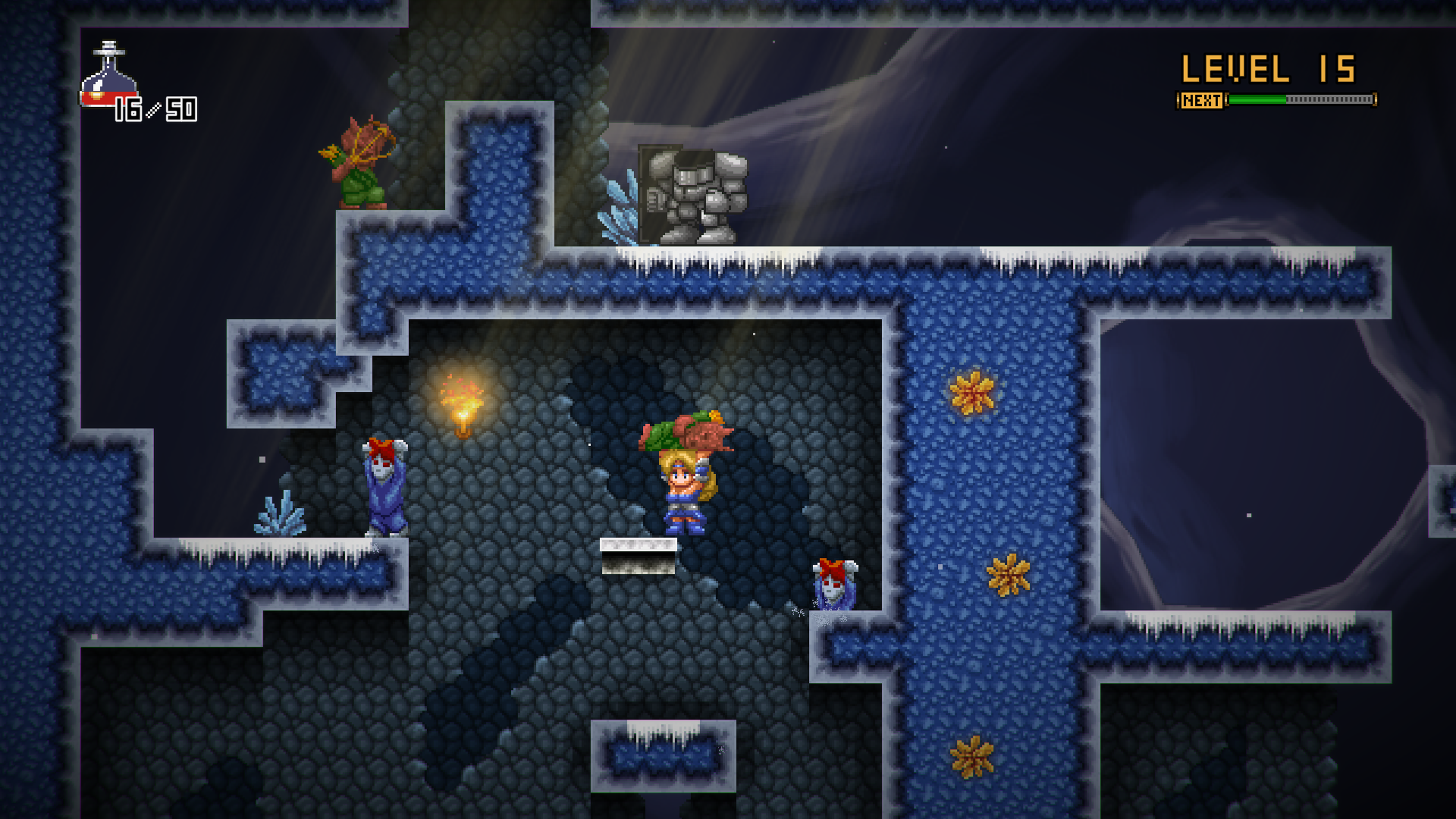Click the potion flask icon
The height and width of the screenshot is (819, 1456).
coord(108,76)
